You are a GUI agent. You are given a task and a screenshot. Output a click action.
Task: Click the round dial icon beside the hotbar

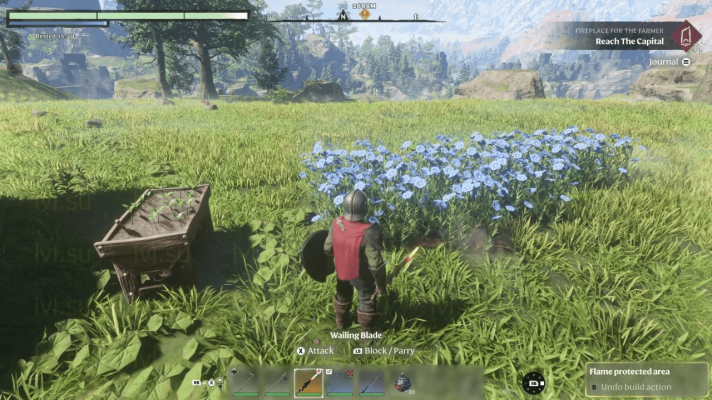pyautogui.click(x=534, y=382)
